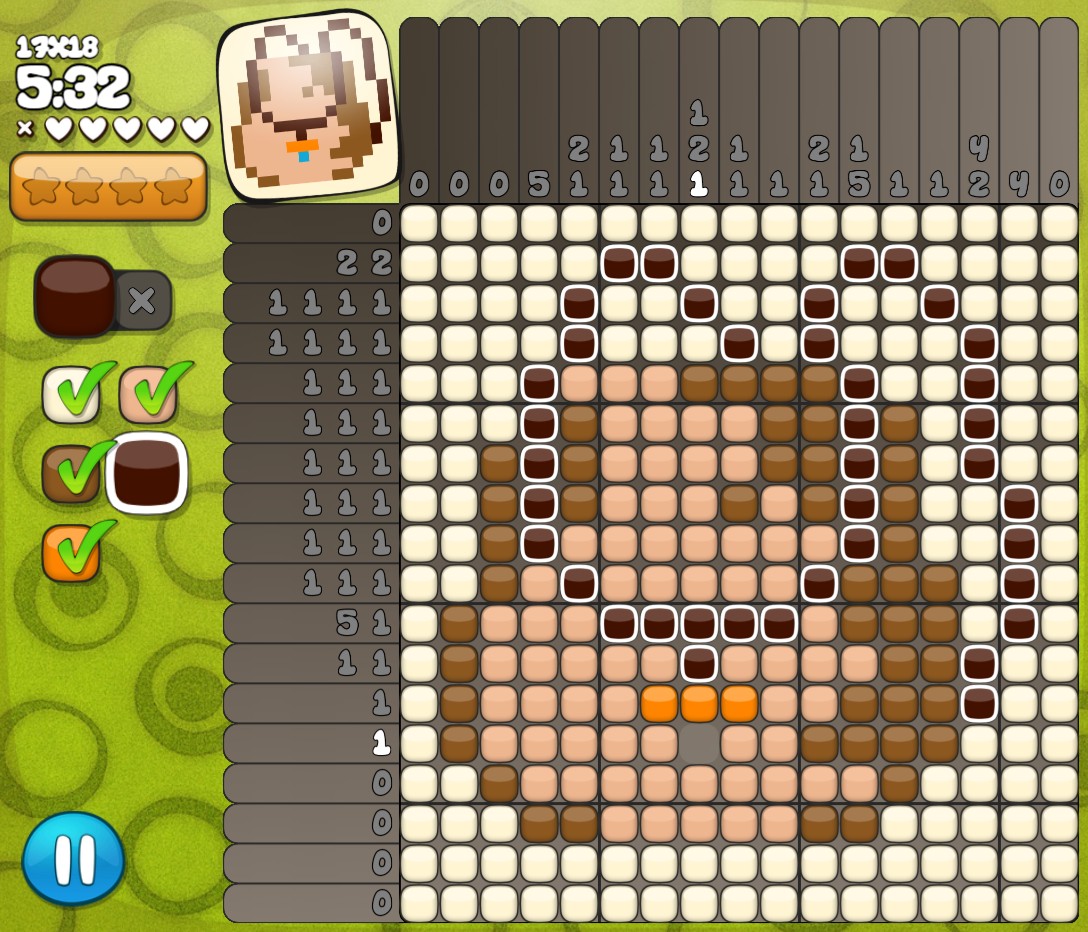Pause the game with the blue button
Image resolution: width=1088 pixels, height=932 pixels.
click(74, 858)
